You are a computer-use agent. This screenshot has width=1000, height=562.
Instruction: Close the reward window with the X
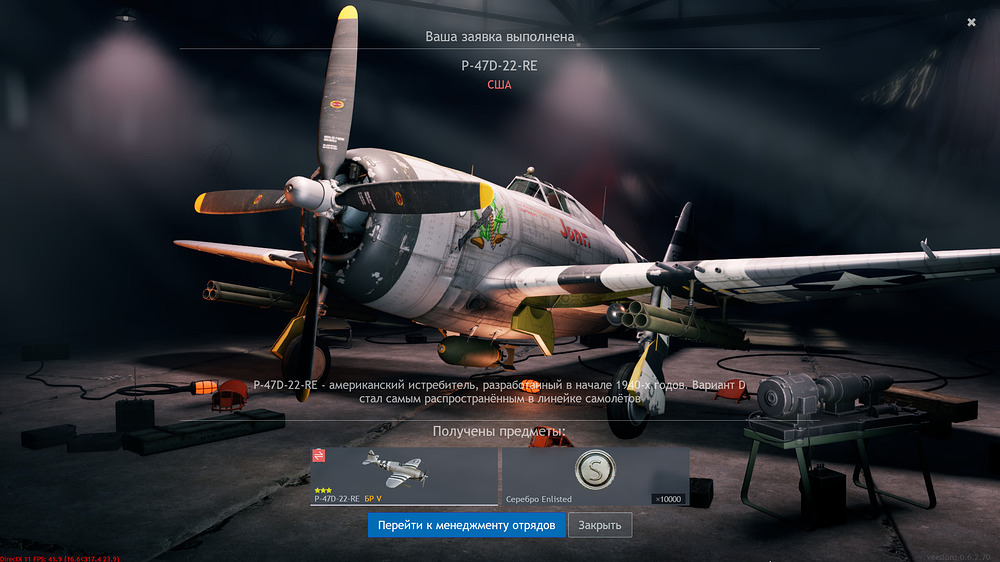click(971, 22)
